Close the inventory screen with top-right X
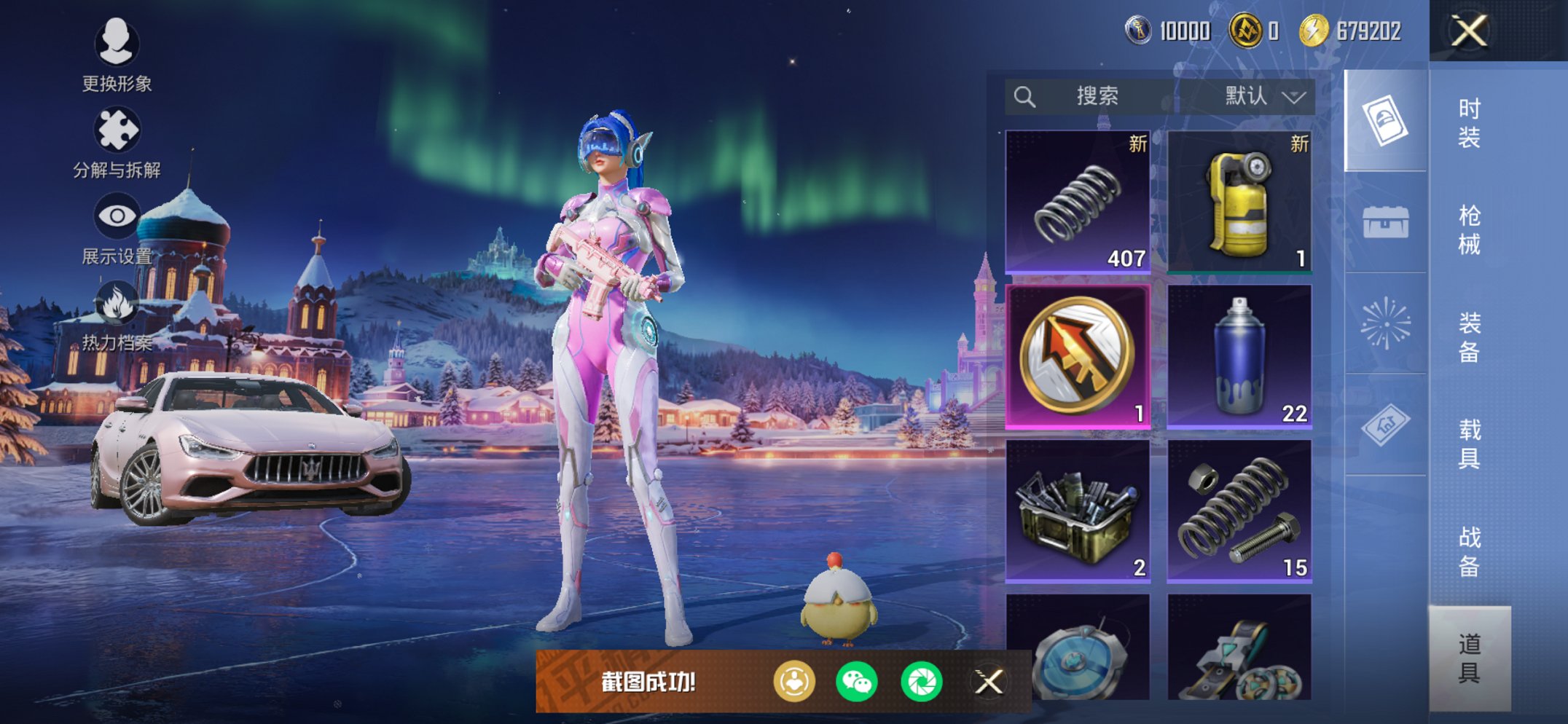Image resolution: width=1568 pixels, height=724 pixels. pos(1468,31)
